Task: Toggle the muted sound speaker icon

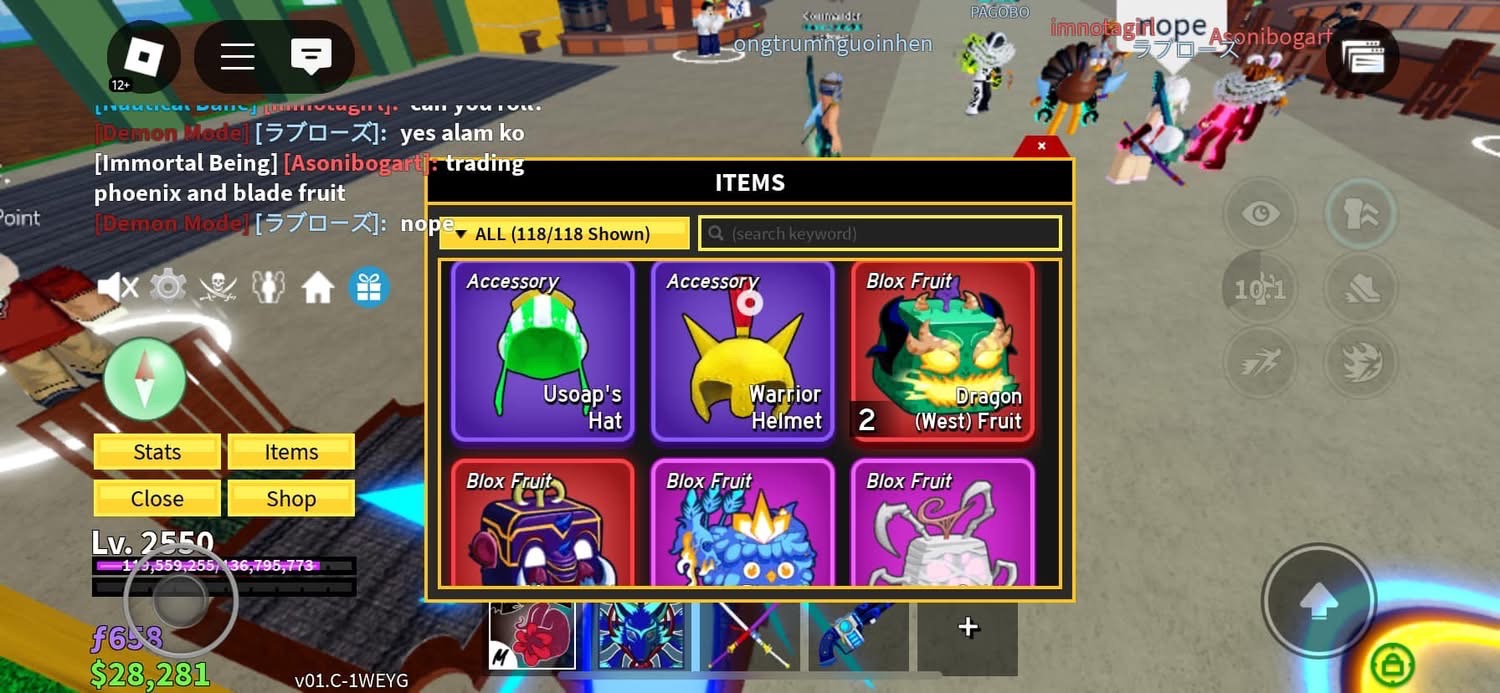Action: 118,288
